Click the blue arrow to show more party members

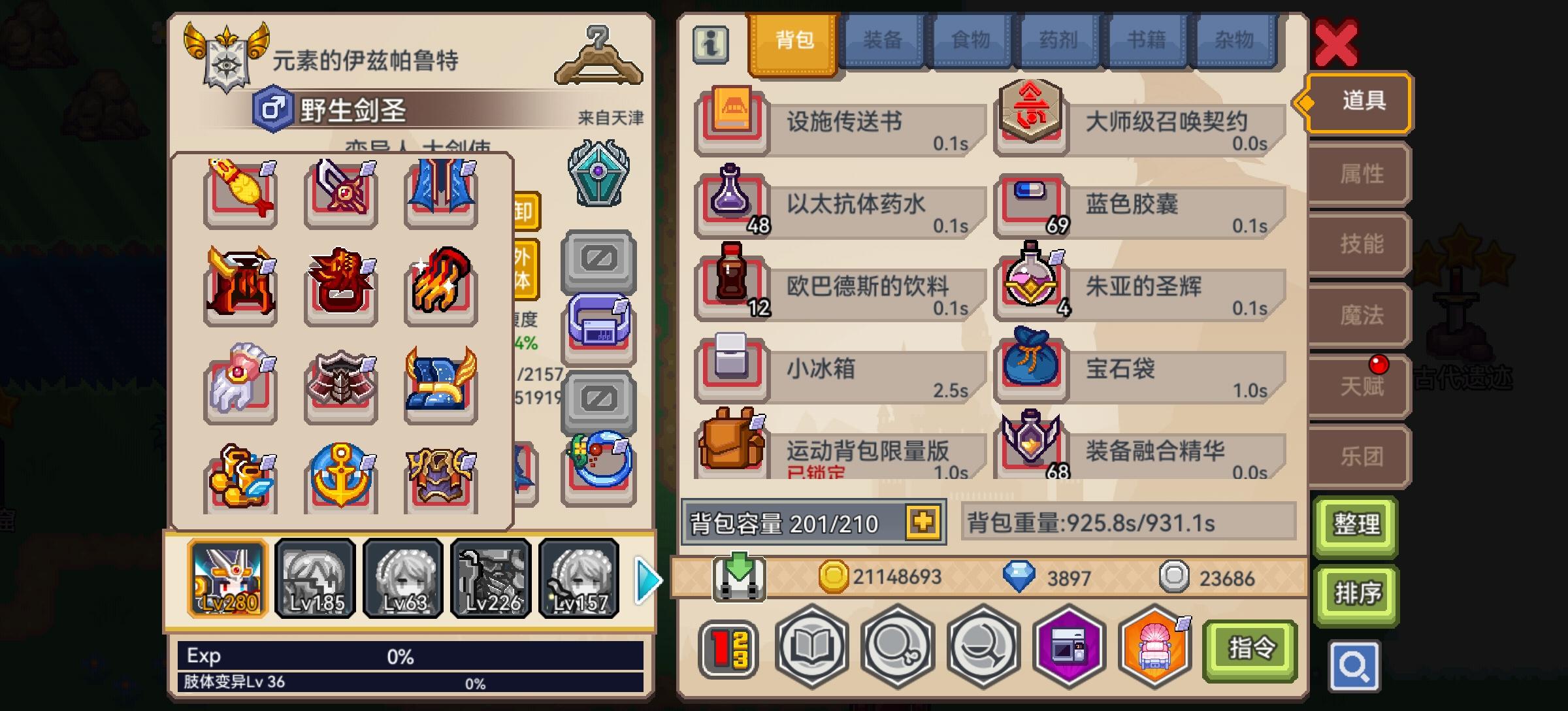tap(645, 578)
